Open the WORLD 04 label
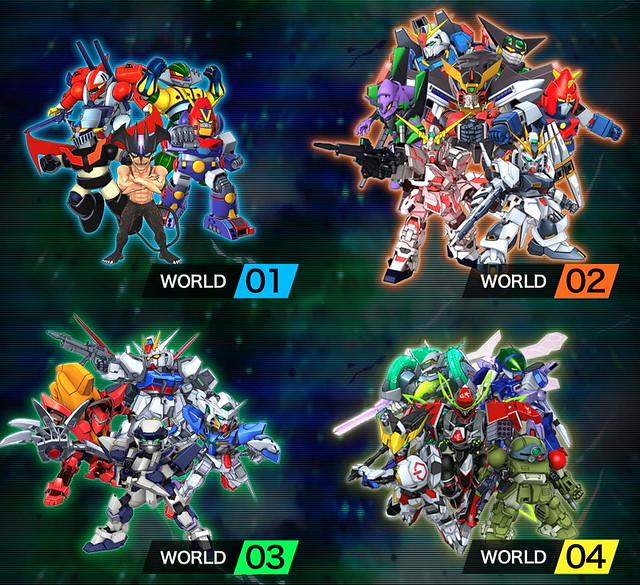 538,555
